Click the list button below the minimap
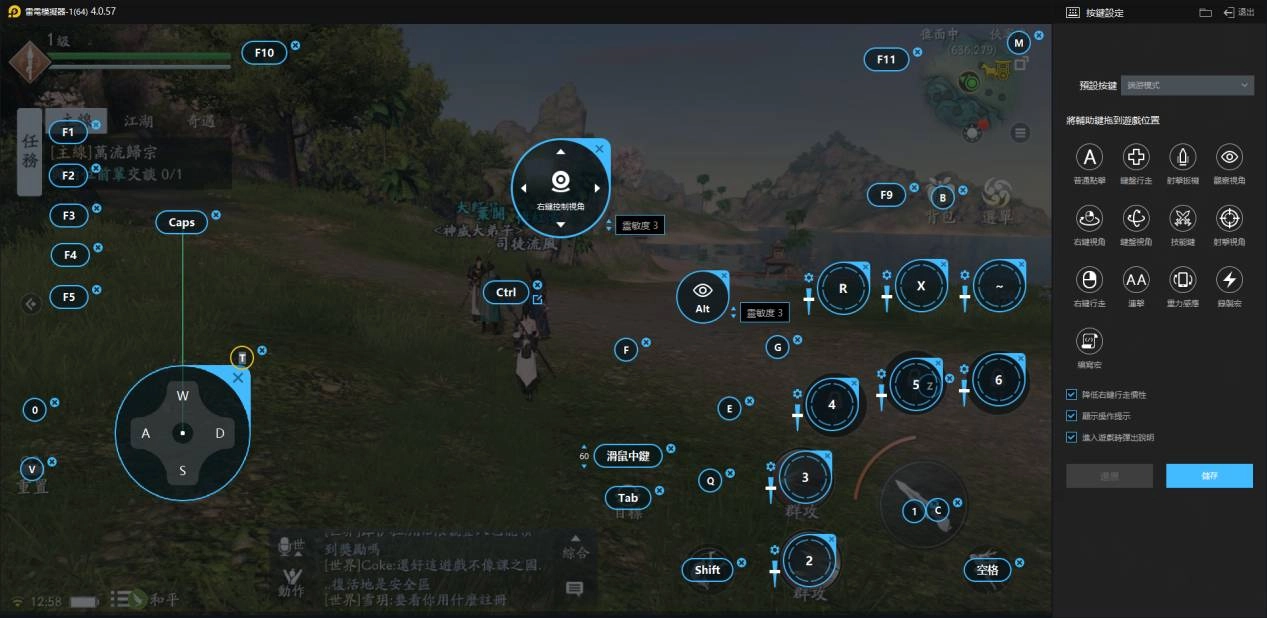The height and width of the screenshot is (618, 1267). 1020,132
